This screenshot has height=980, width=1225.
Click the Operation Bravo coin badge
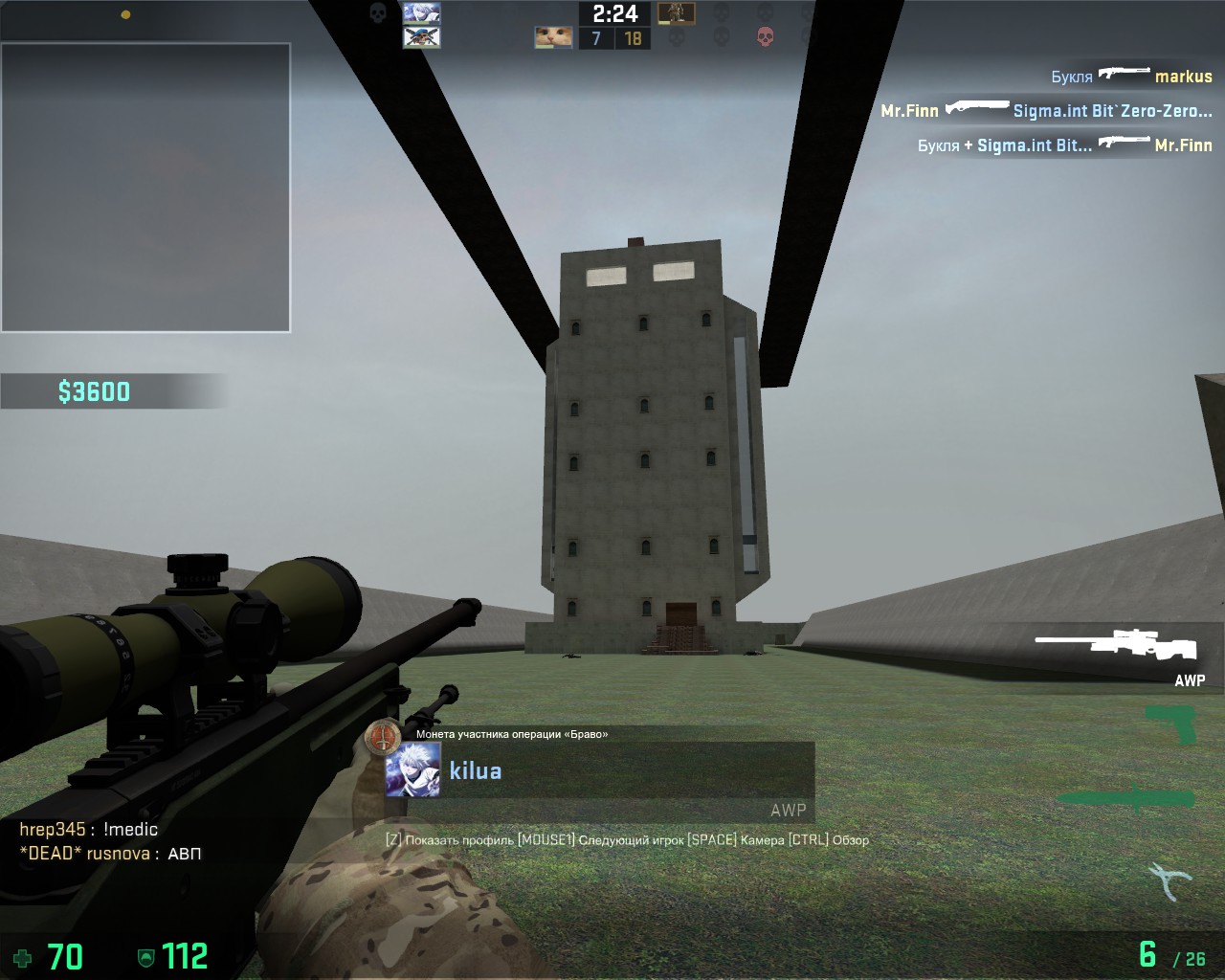pos(383,737)
